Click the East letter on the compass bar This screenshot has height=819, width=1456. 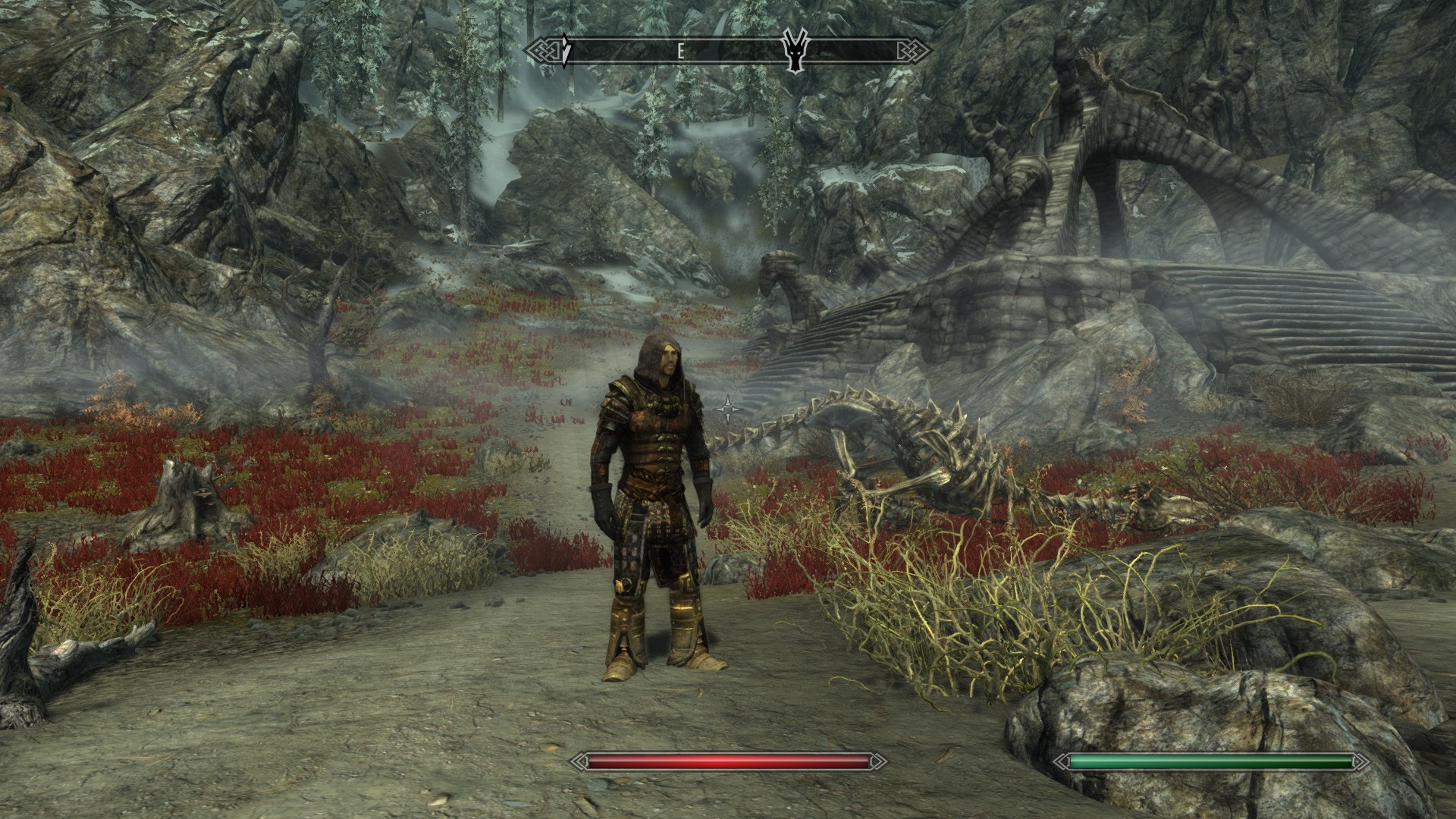coord(681,52)
